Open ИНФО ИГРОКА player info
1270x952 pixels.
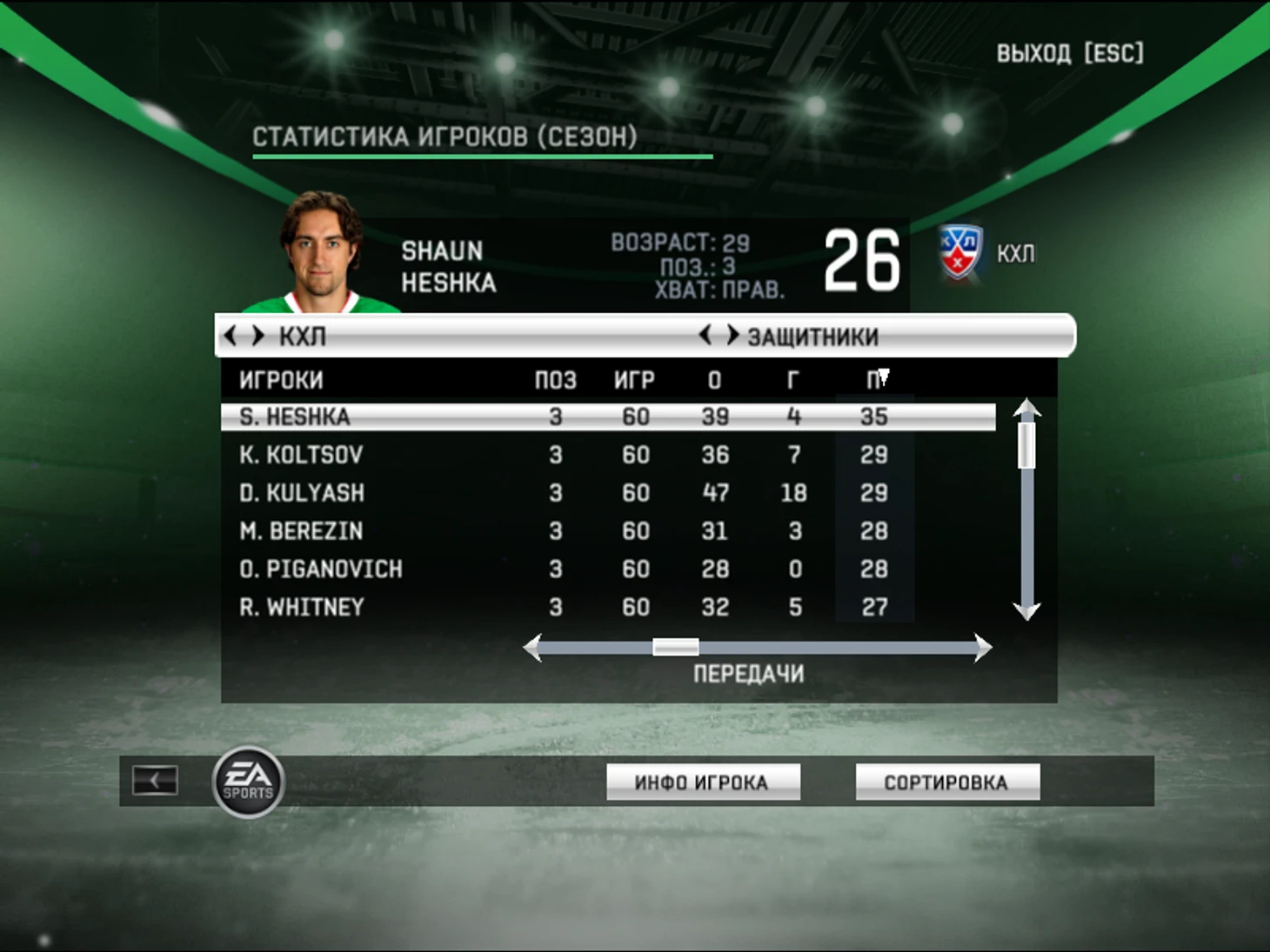[x=702, y=782]
